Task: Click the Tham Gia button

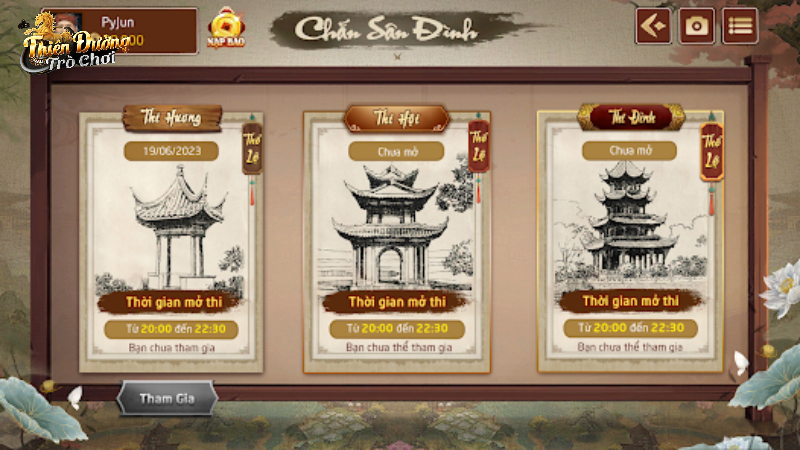Action: (166, 398)
